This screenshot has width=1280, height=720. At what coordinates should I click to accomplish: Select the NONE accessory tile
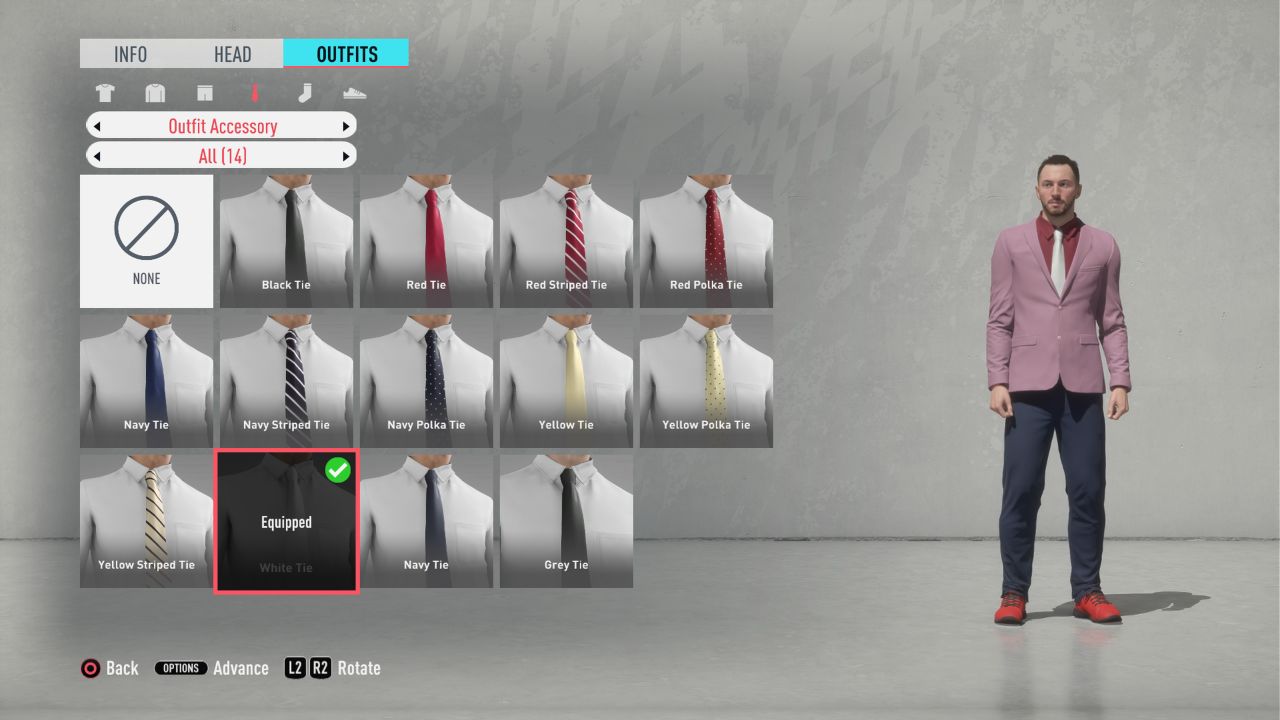146,241
